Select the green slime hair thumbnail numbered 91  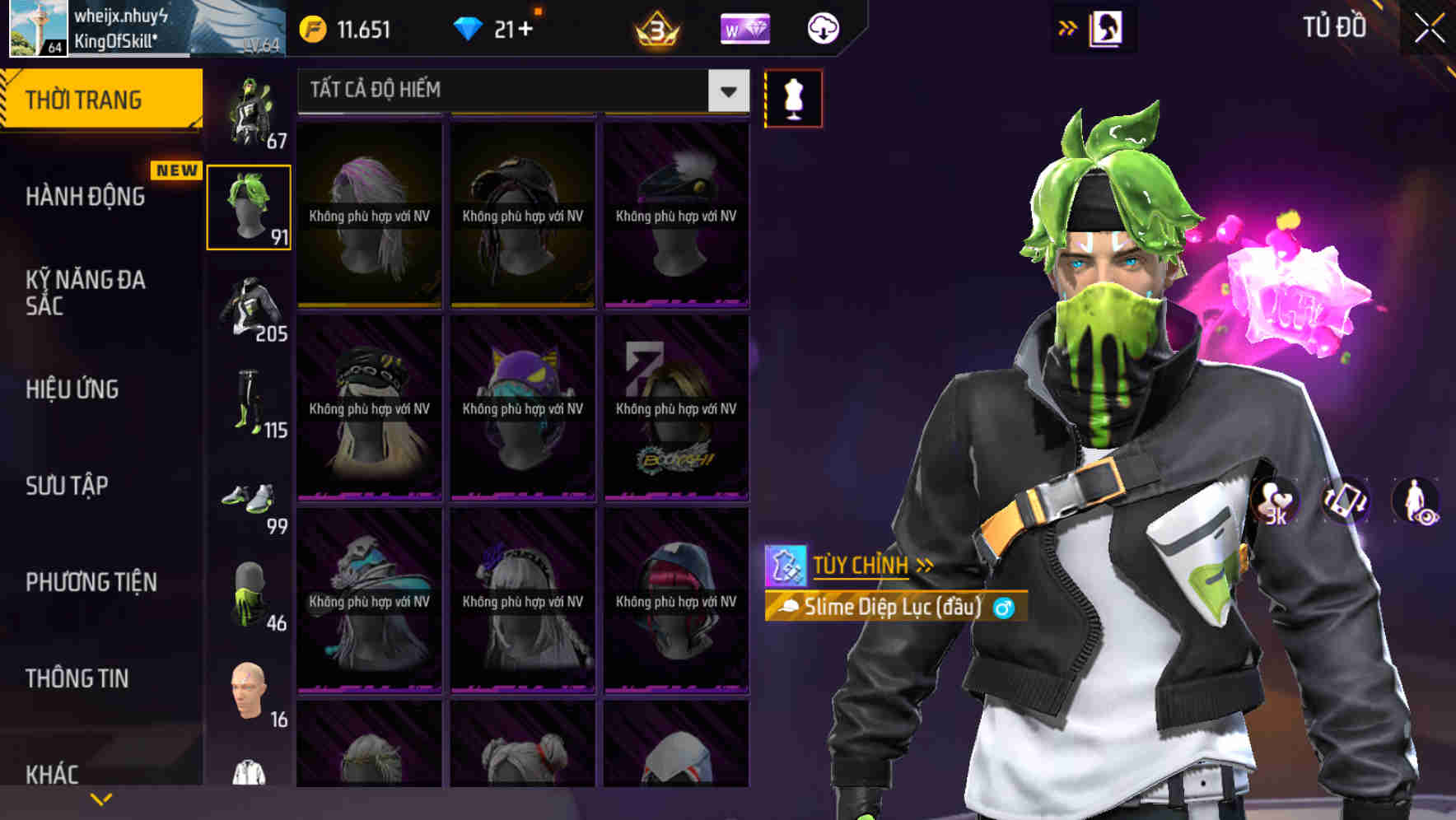(248, 207)
